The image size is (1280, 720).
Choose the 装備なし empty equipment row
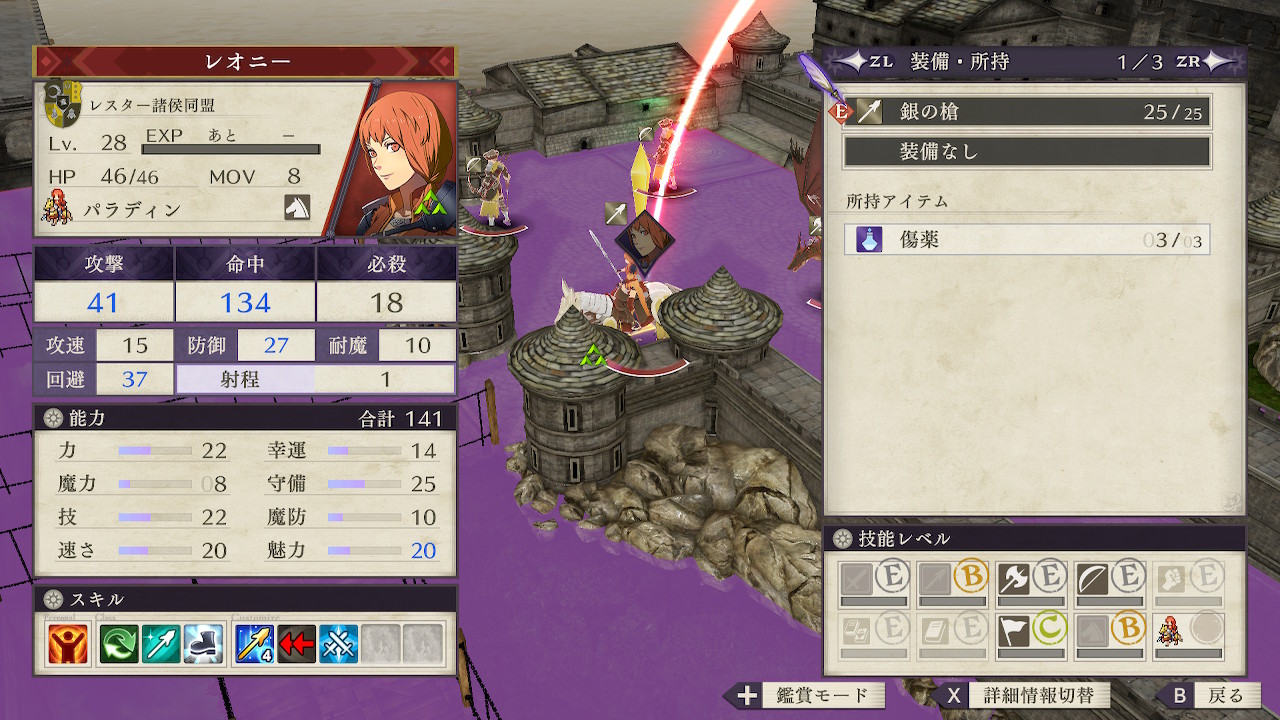(x=1027, y=152)
